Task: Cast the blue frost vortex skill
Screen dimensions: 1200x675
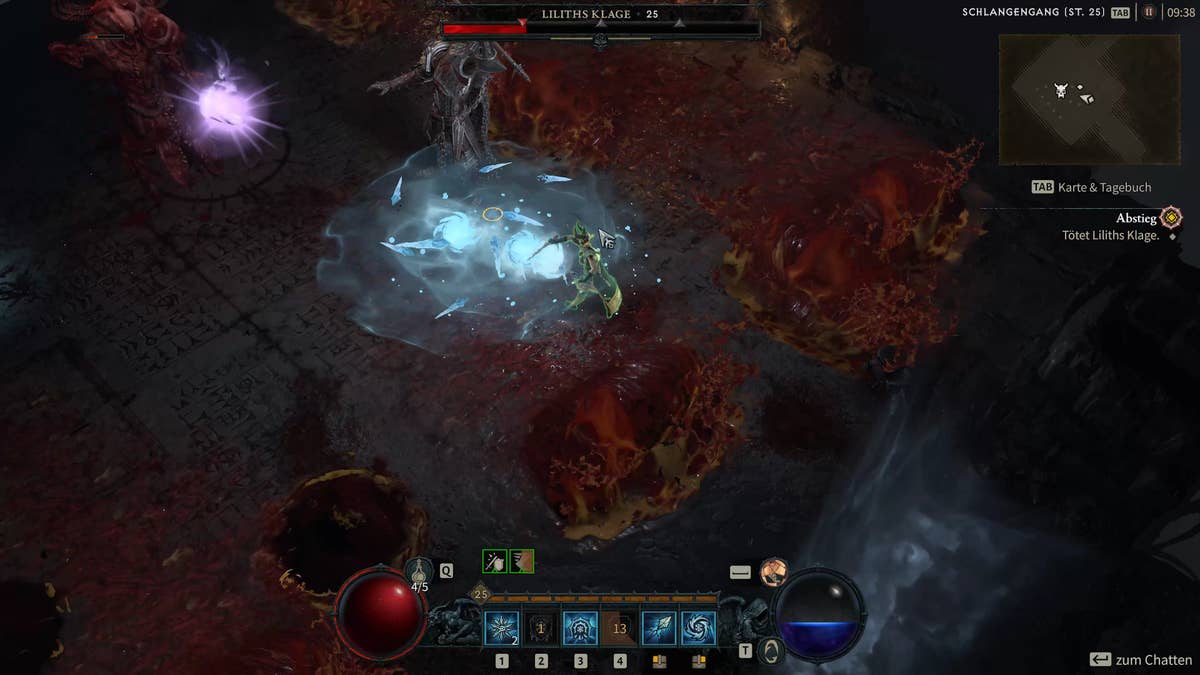Action: 698,628
